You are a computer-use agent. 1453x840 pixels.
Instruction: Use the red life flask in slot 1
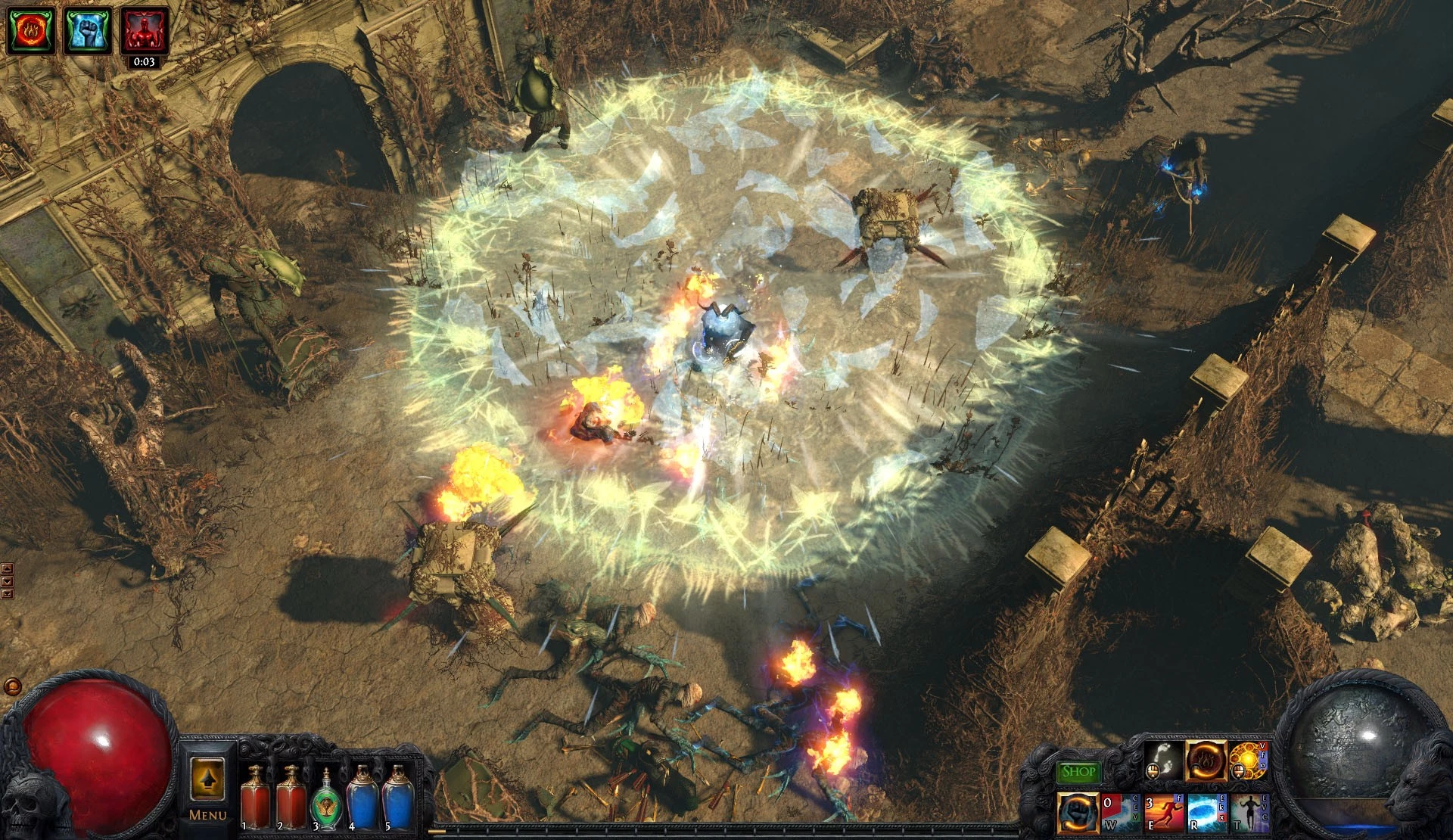255,798
